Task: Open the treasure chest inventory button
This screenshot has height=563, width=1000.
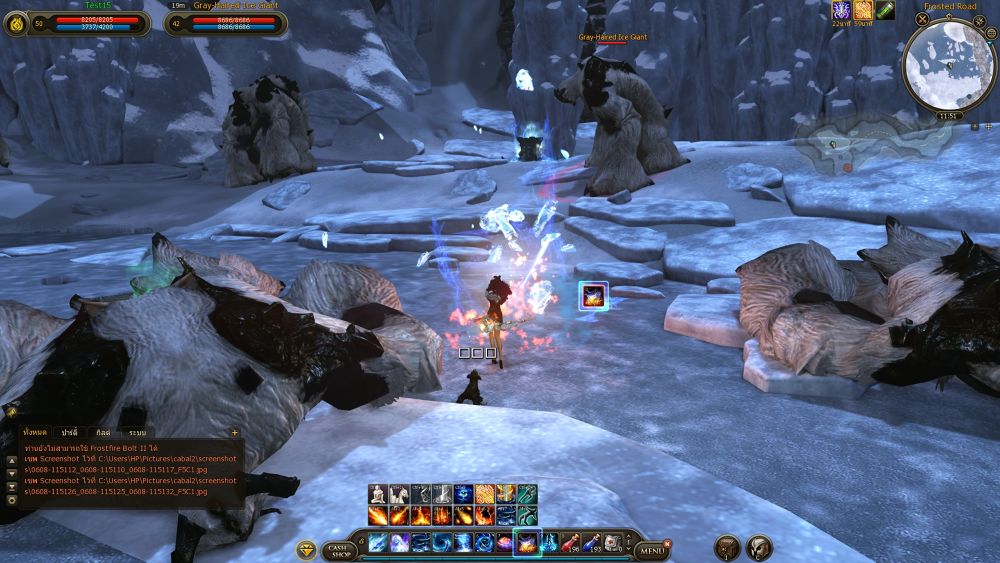Action: coord(728,548)
